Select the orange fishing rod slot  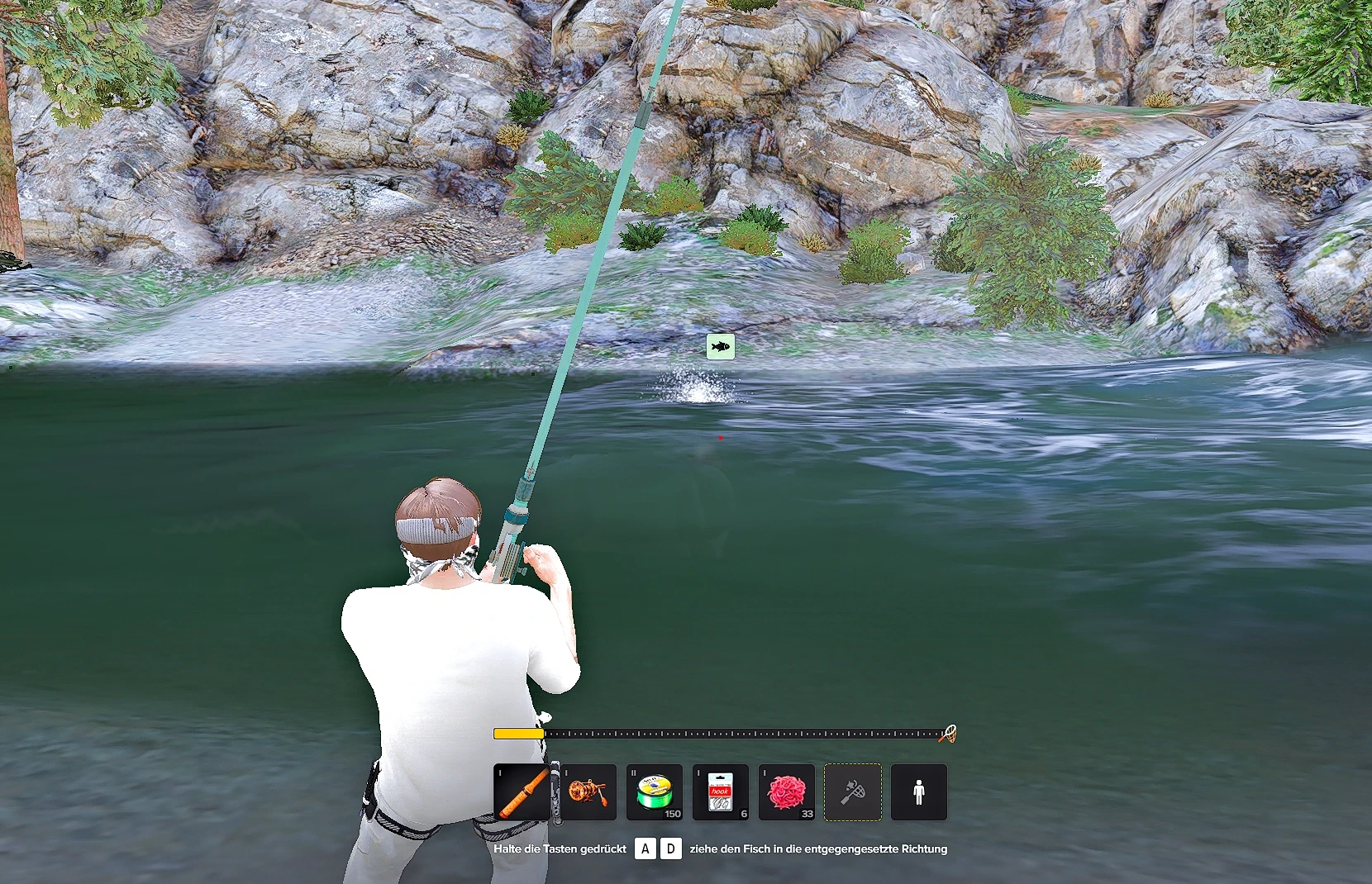(522, 792)
